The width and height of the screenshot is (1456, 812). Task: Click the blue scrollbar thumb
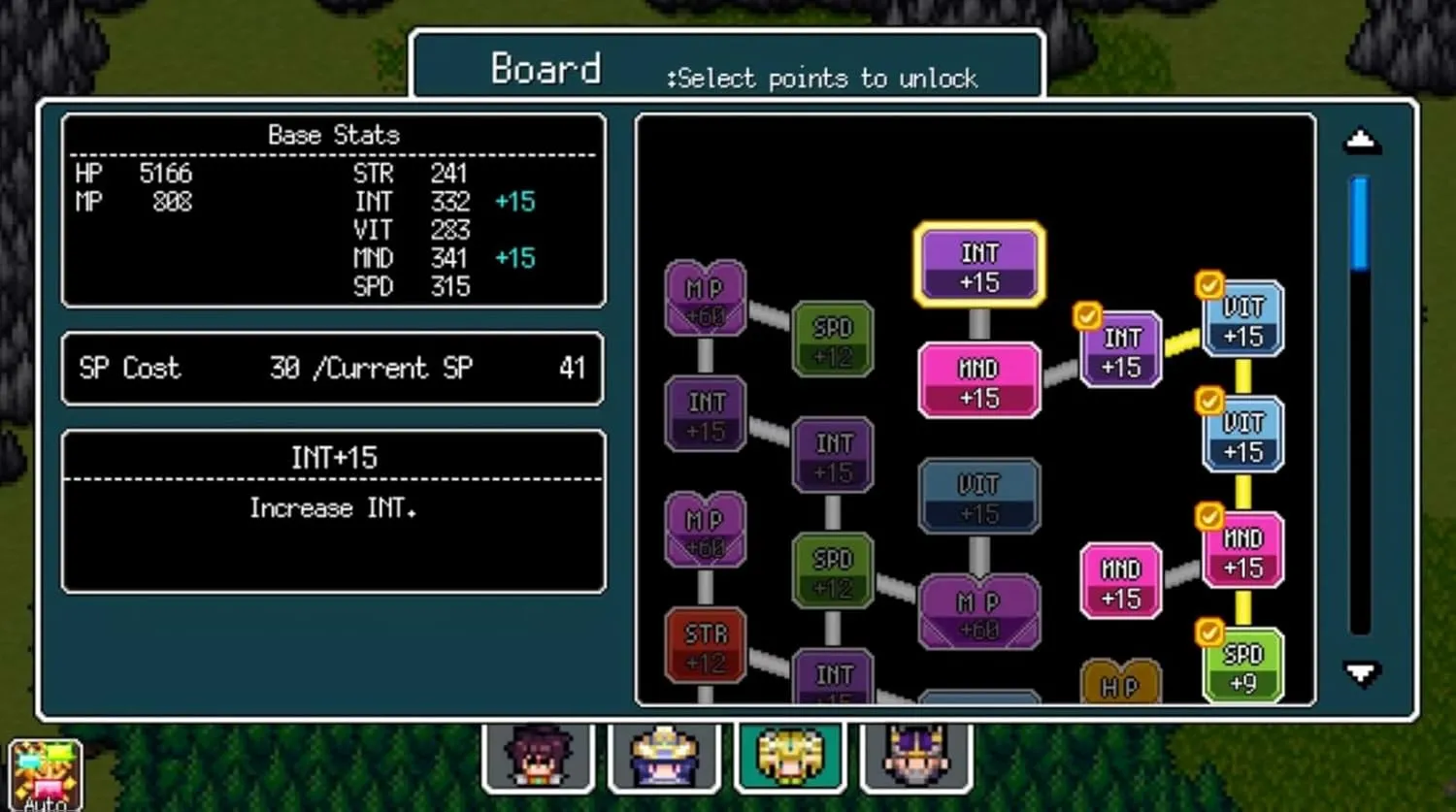click(x=1360, y=223)
